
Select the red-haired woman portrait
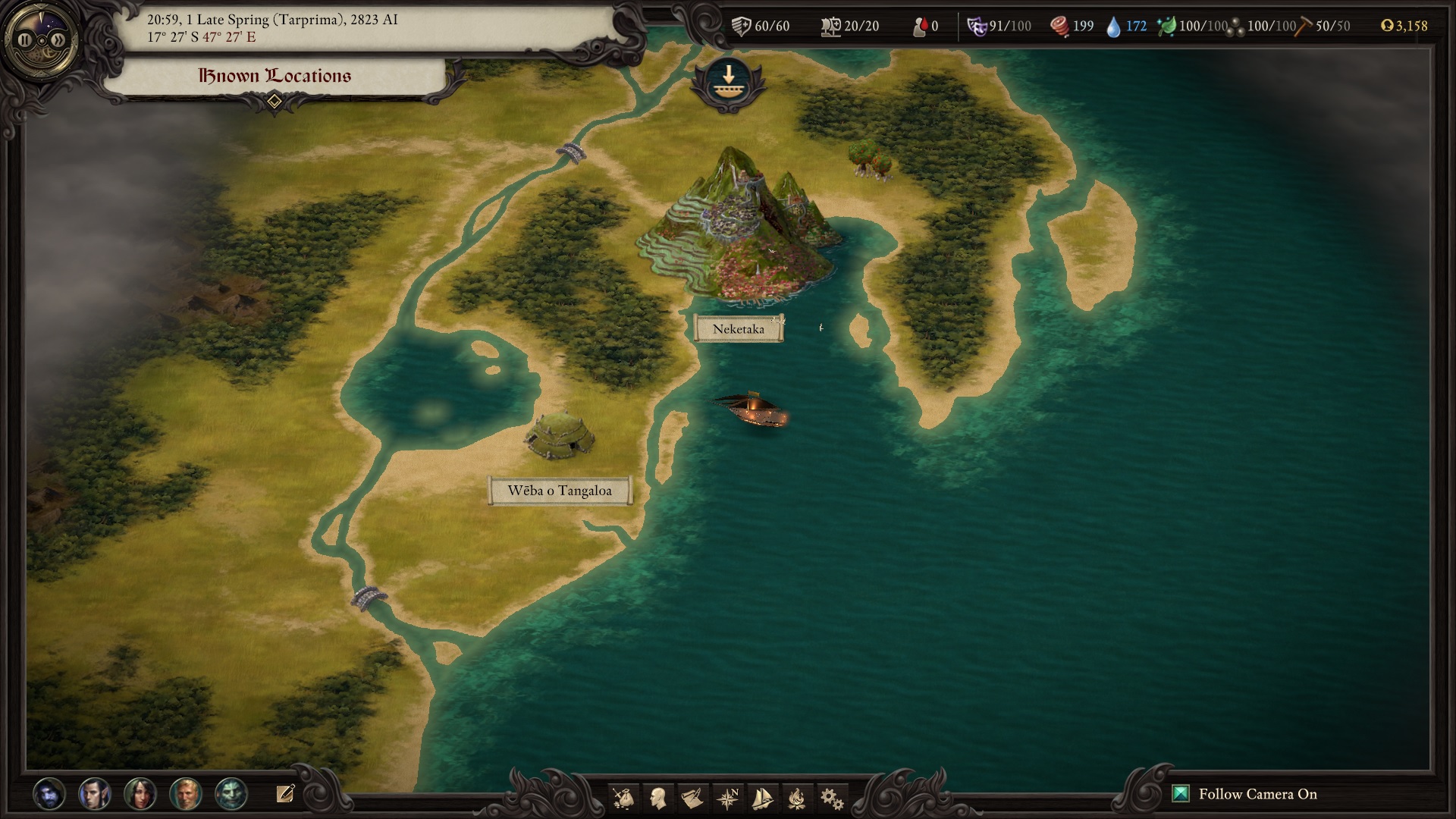(140, 794)
